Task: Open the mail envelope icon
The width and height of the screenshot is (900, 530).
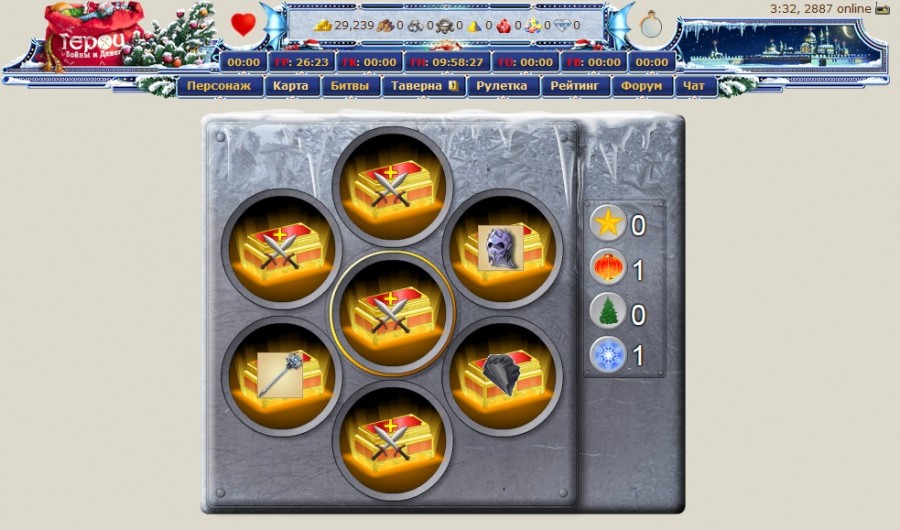Action: (882, 8)
